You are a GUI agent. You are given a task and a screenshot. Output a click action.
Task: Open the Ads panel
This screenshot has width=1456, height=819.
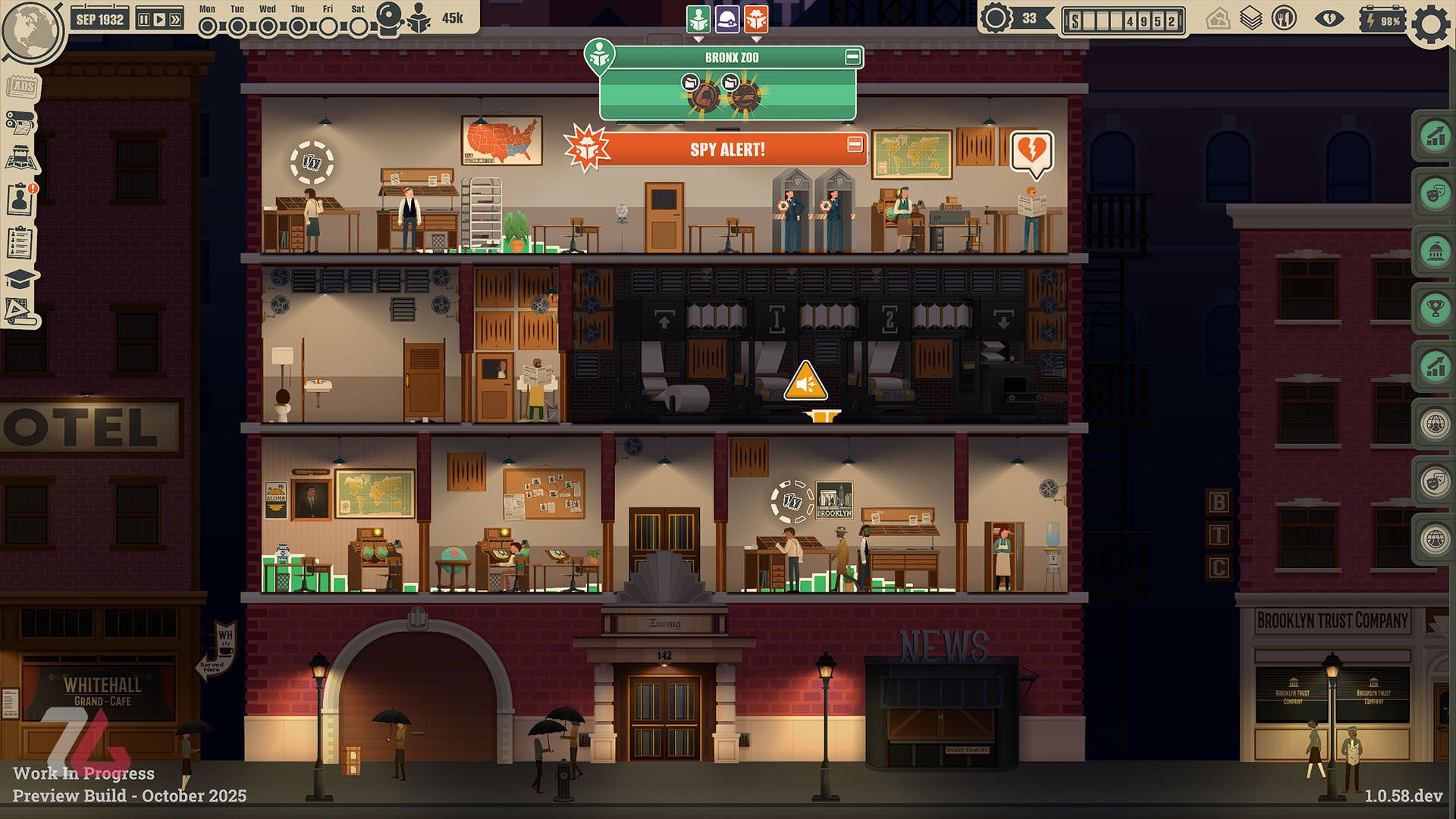(x=22, y=86)
